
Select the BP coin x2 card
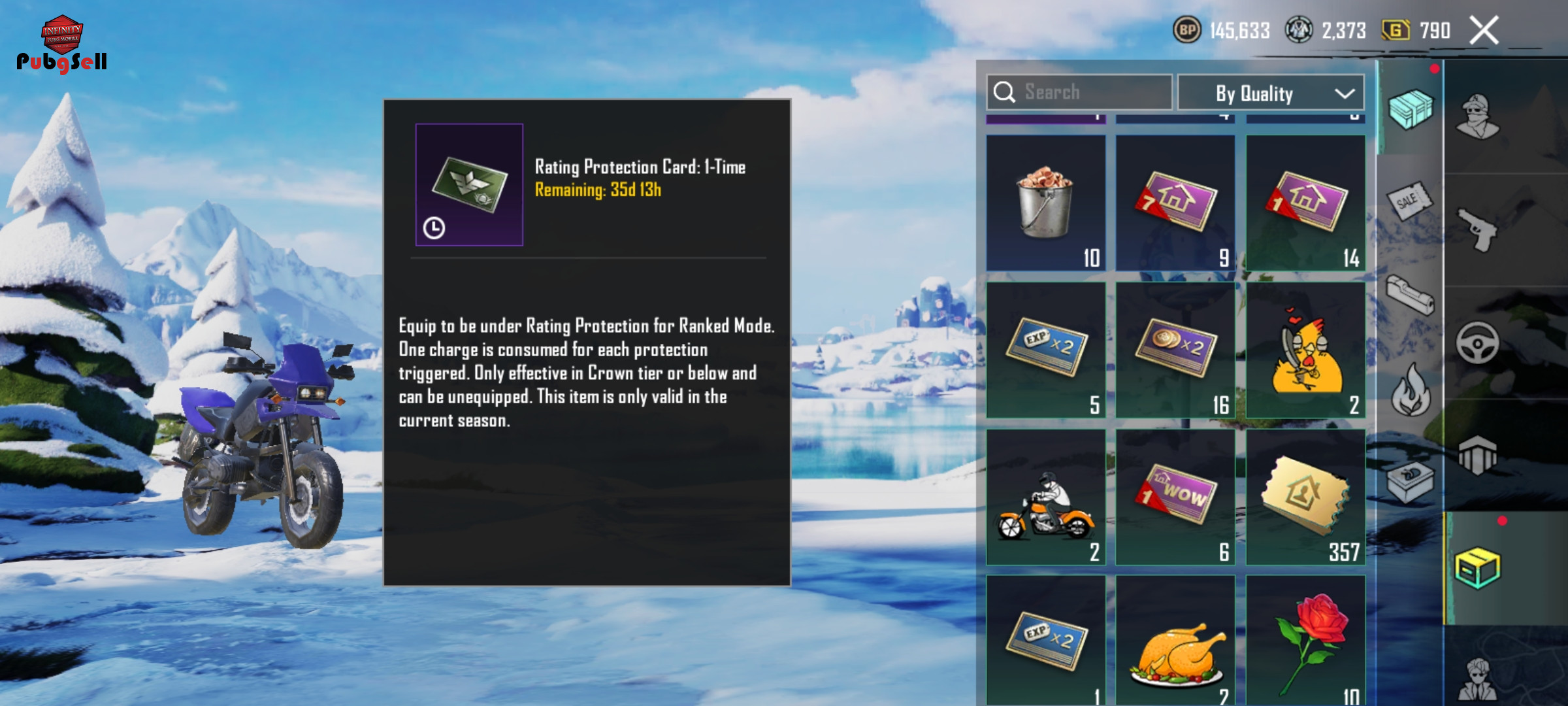click(x=1175, y=350)
